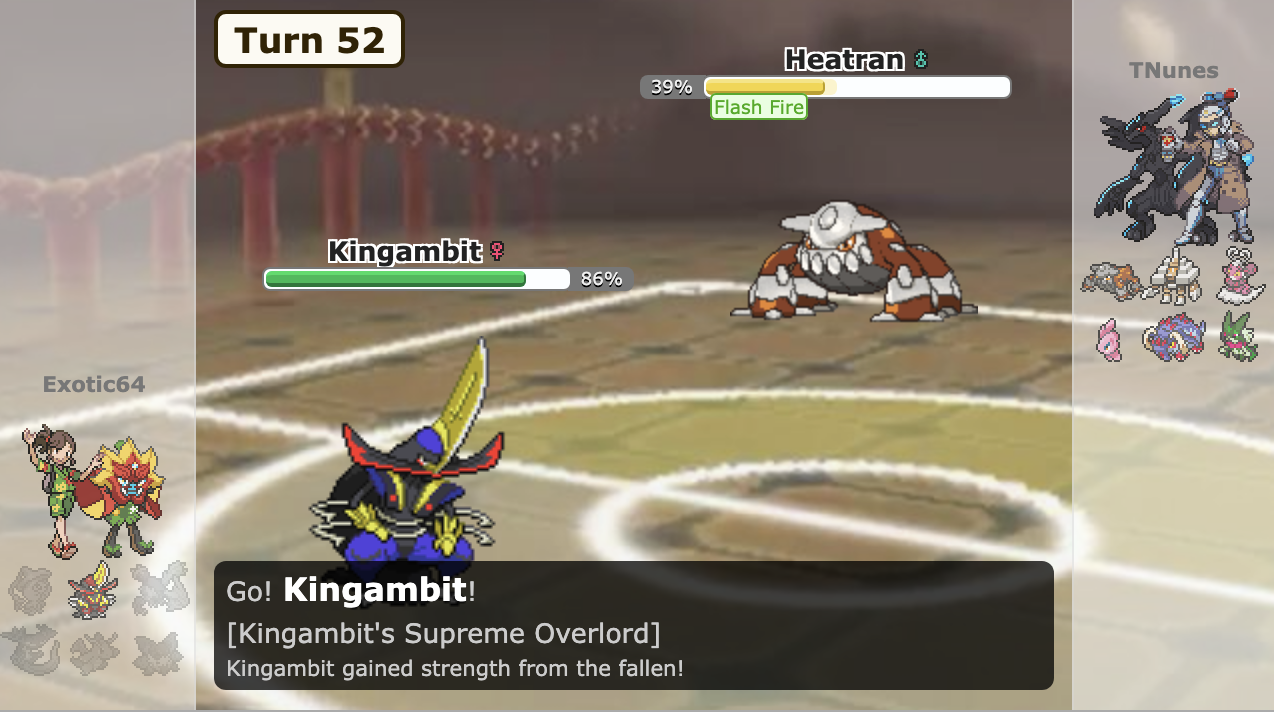Click the Heatran icon in TNunes's team

(1110, 280)
